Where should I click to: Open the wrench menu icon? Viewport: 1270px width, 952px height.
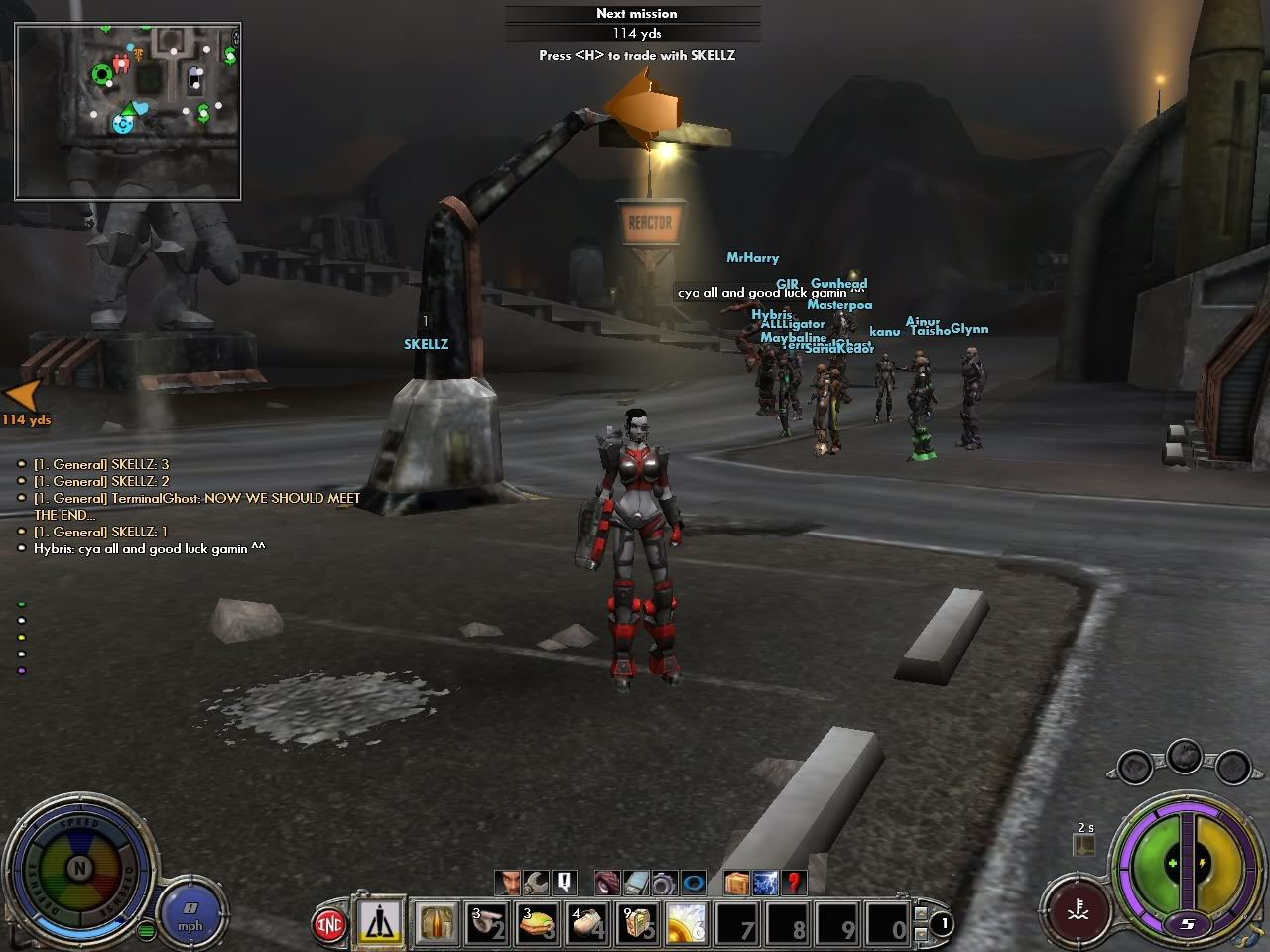point(537,882)
